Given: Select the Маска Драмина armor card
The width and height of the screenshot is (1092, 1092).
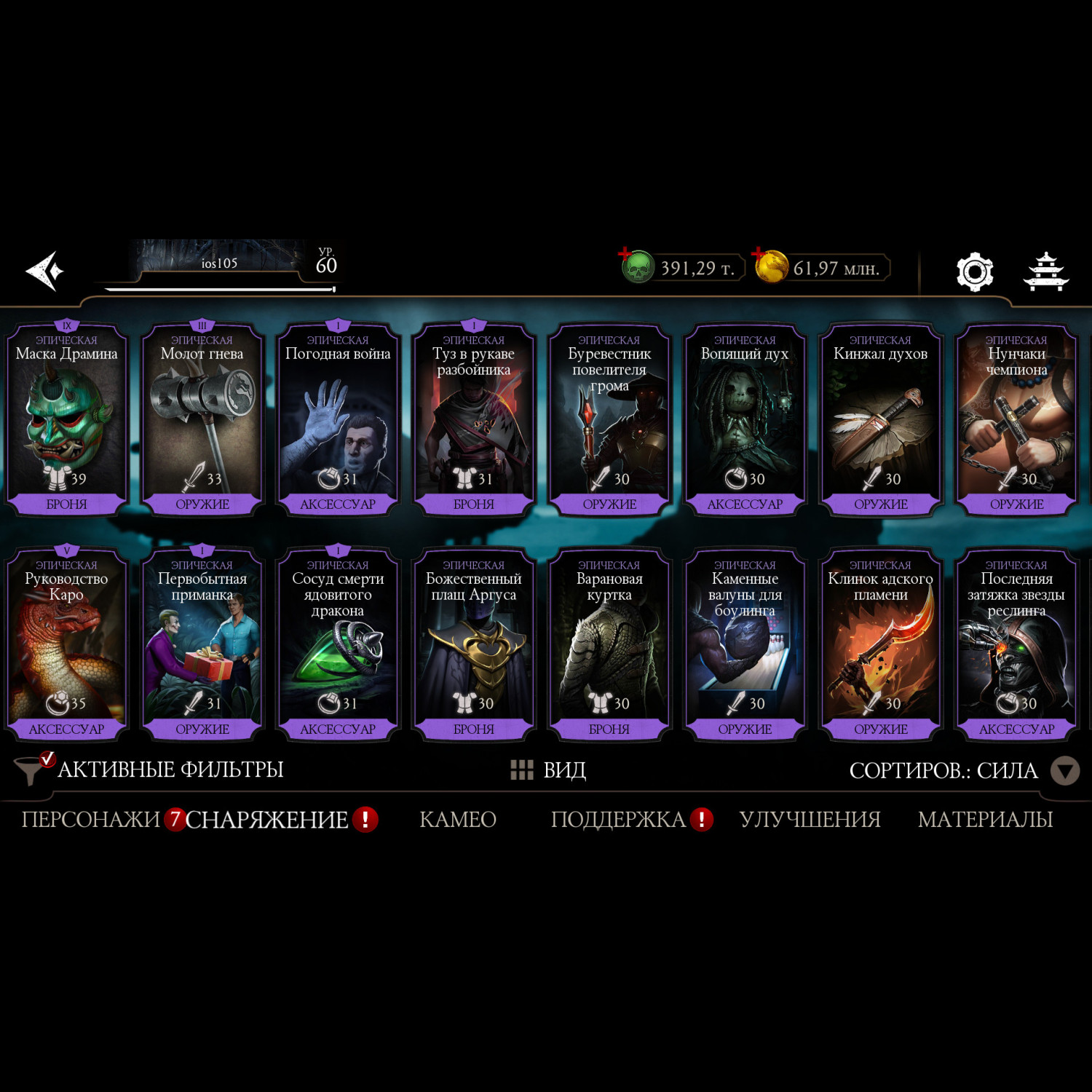Looking at the screenshot, I should click(67, 420).
